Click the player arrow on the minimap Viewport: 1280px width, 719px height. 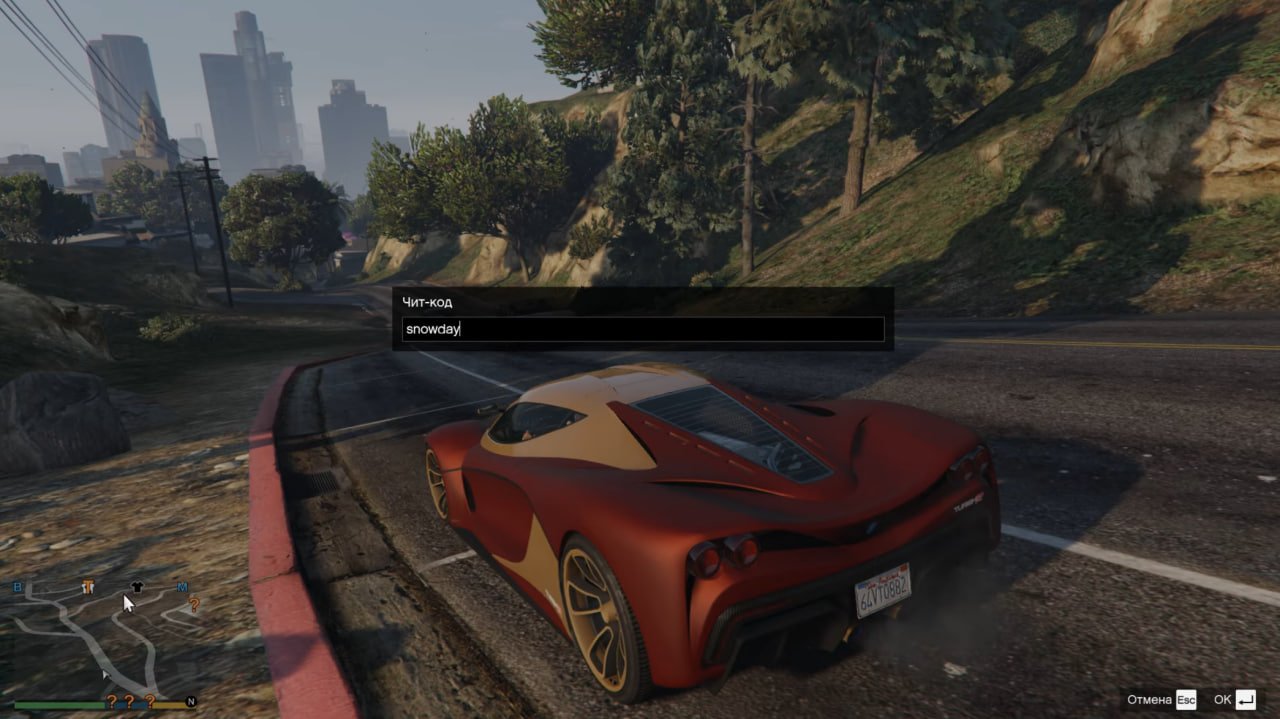[x=105, y=676]
